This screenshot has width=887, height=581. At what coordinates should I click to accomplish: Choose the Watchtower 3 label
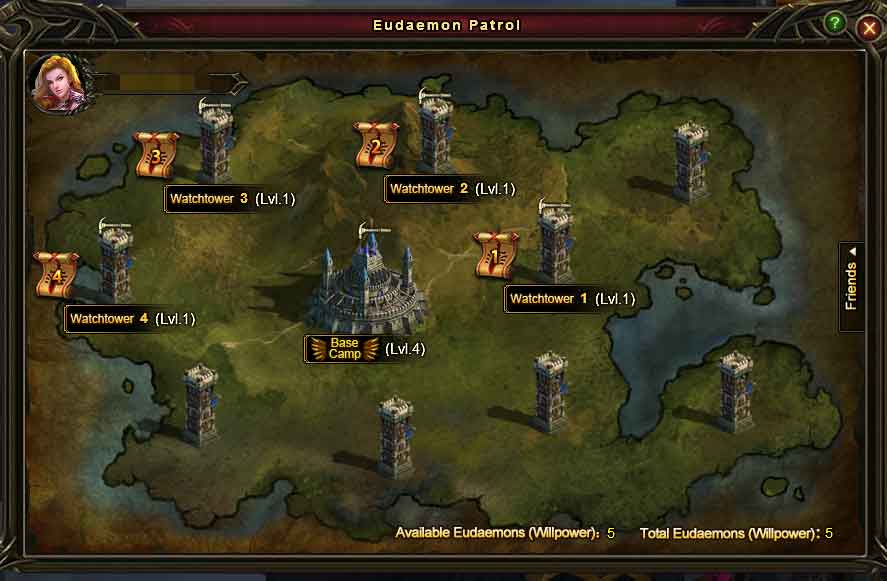pos(209,199)
